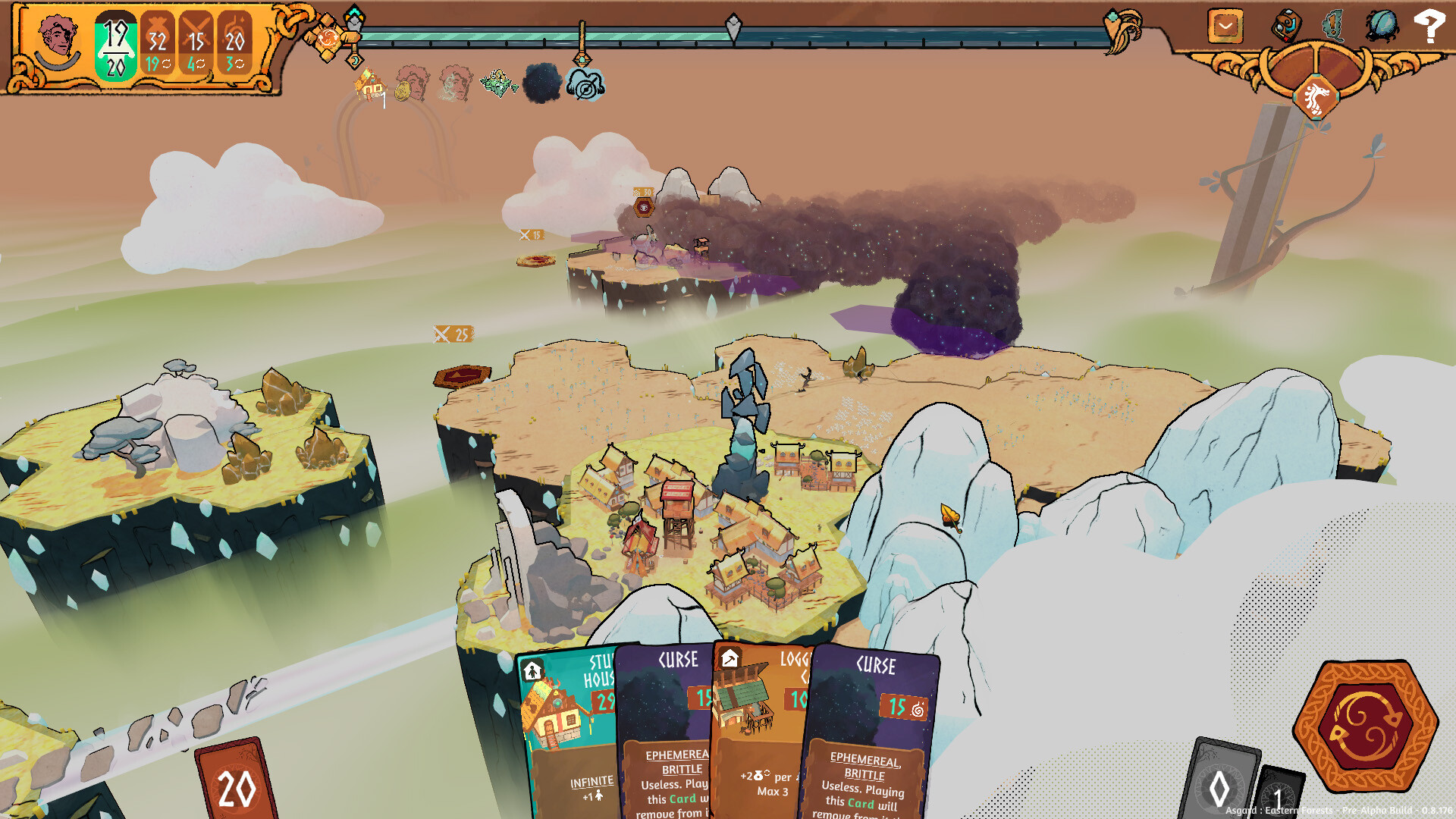
Task: Click the orange swirl timeline start button
Action: click(x=328, y=38)
